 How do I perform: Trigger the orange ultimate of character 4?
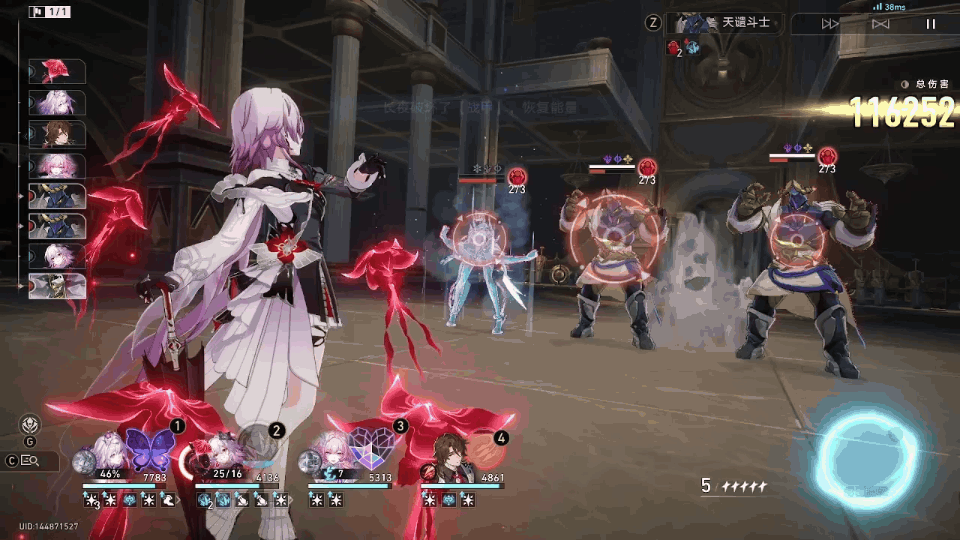coord(484,451)
